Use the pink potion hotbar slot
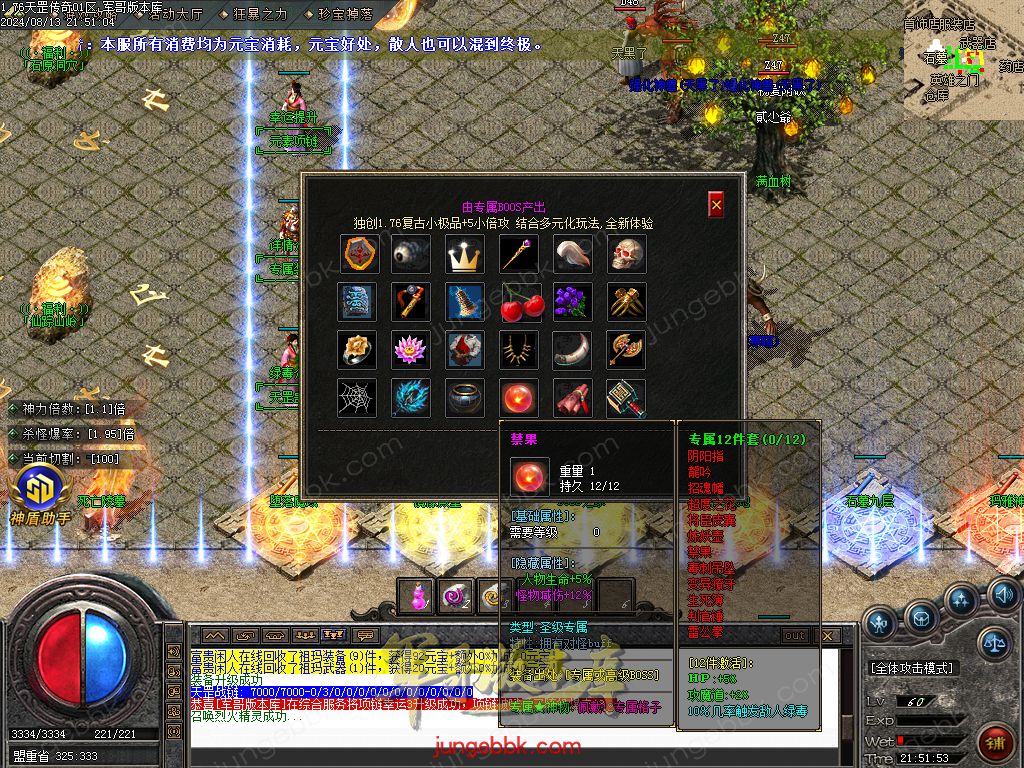The image size is (1024, 768). pyautogui.click(x=416, y=596)
